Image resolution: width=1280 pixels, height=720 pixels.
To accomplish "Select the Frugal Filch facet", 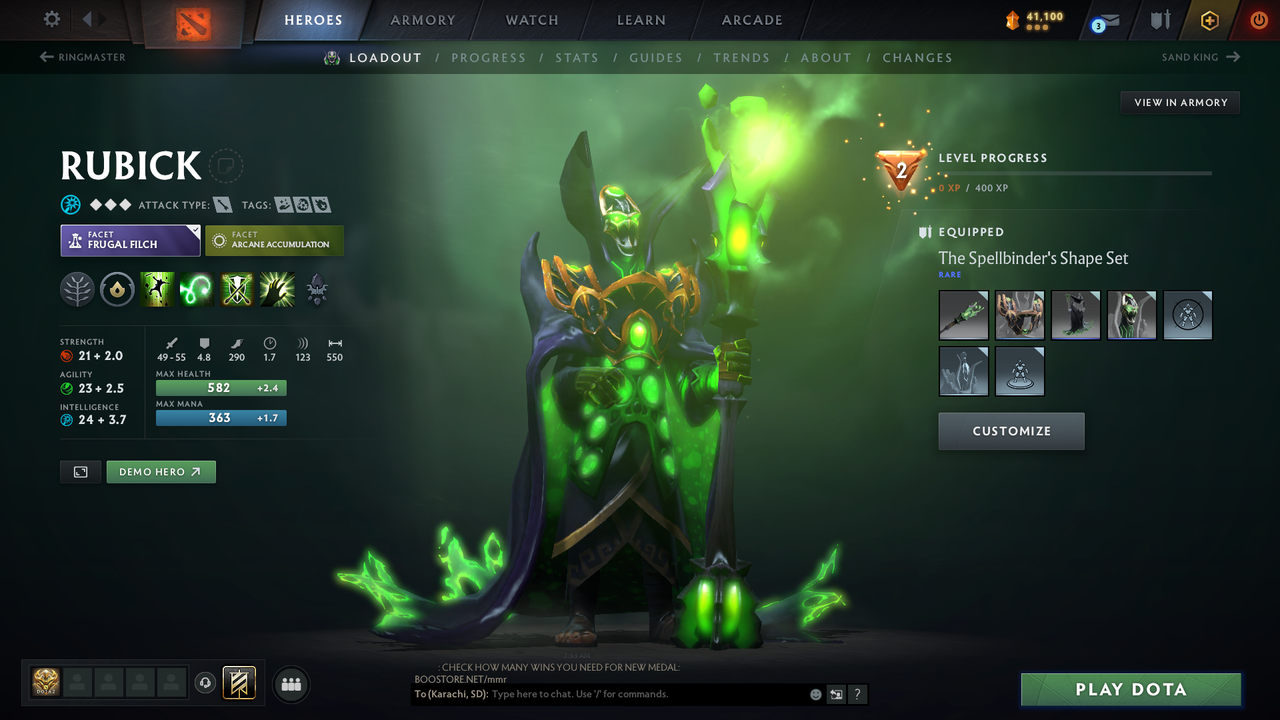I will pyautogui.click(x=130, y=240).
